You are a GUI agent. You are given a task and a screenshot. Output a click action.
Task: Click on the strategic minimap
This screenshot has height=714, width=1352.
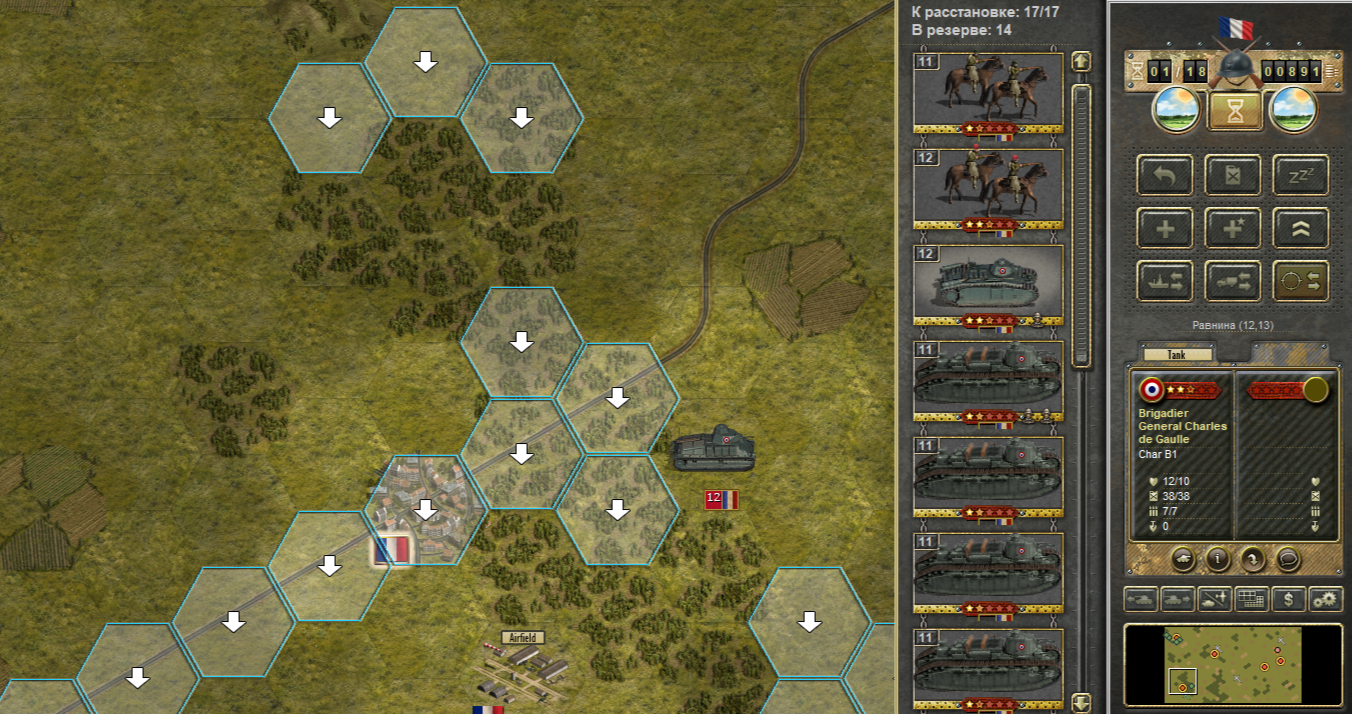[1232, 662]
